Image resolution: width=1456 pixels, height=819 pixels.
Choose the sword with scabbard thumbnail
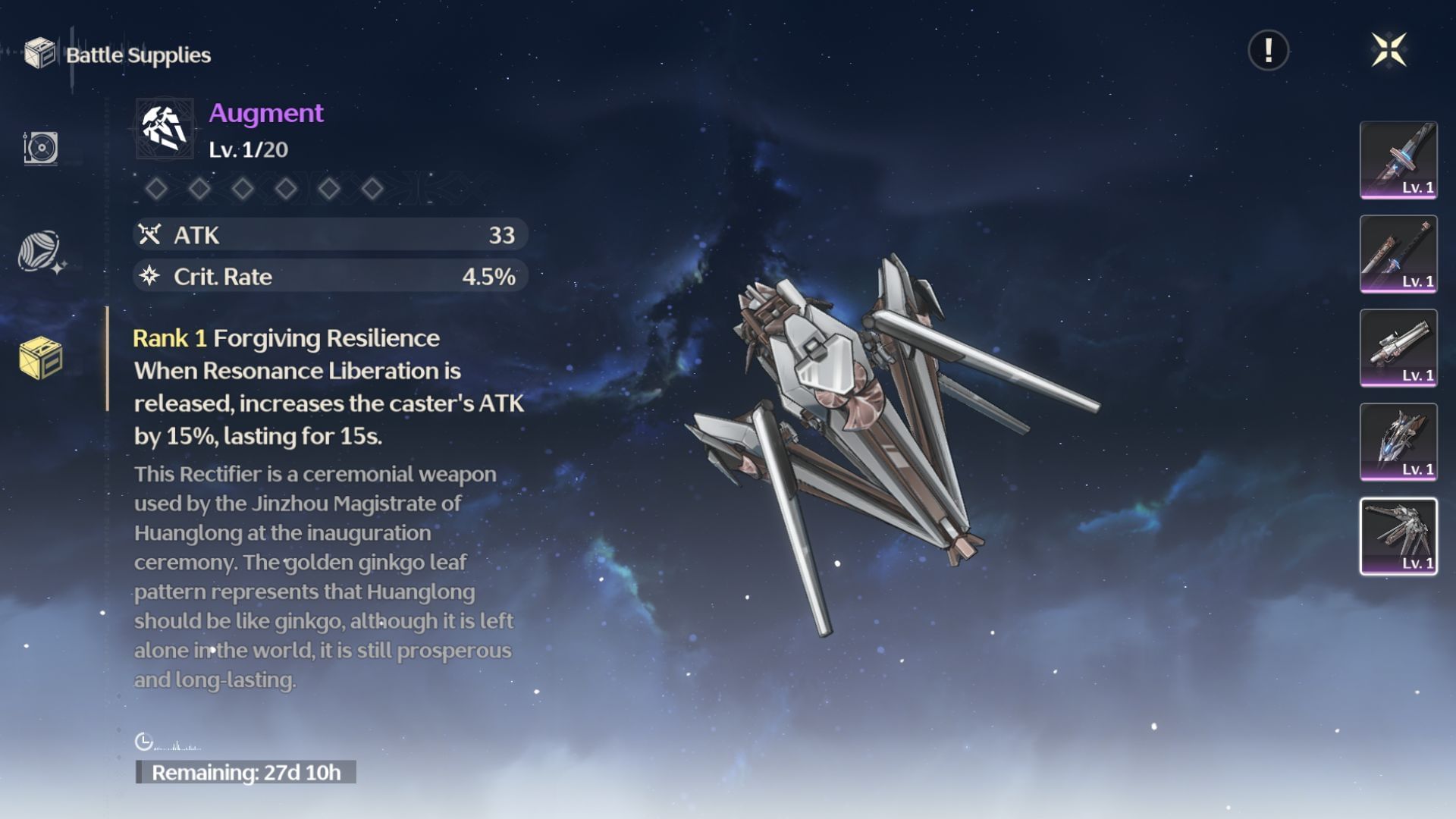click(1398, 254)
